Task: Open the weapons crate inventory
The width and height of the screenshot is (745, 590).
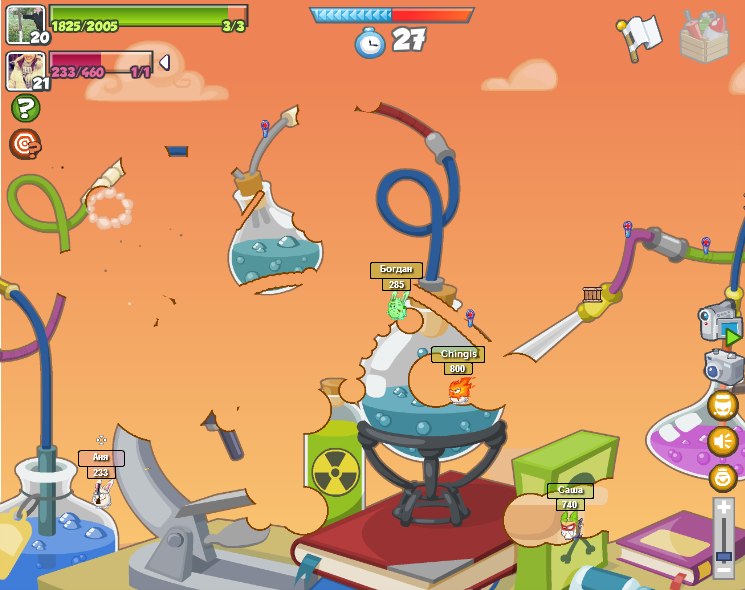Action: 704,36
